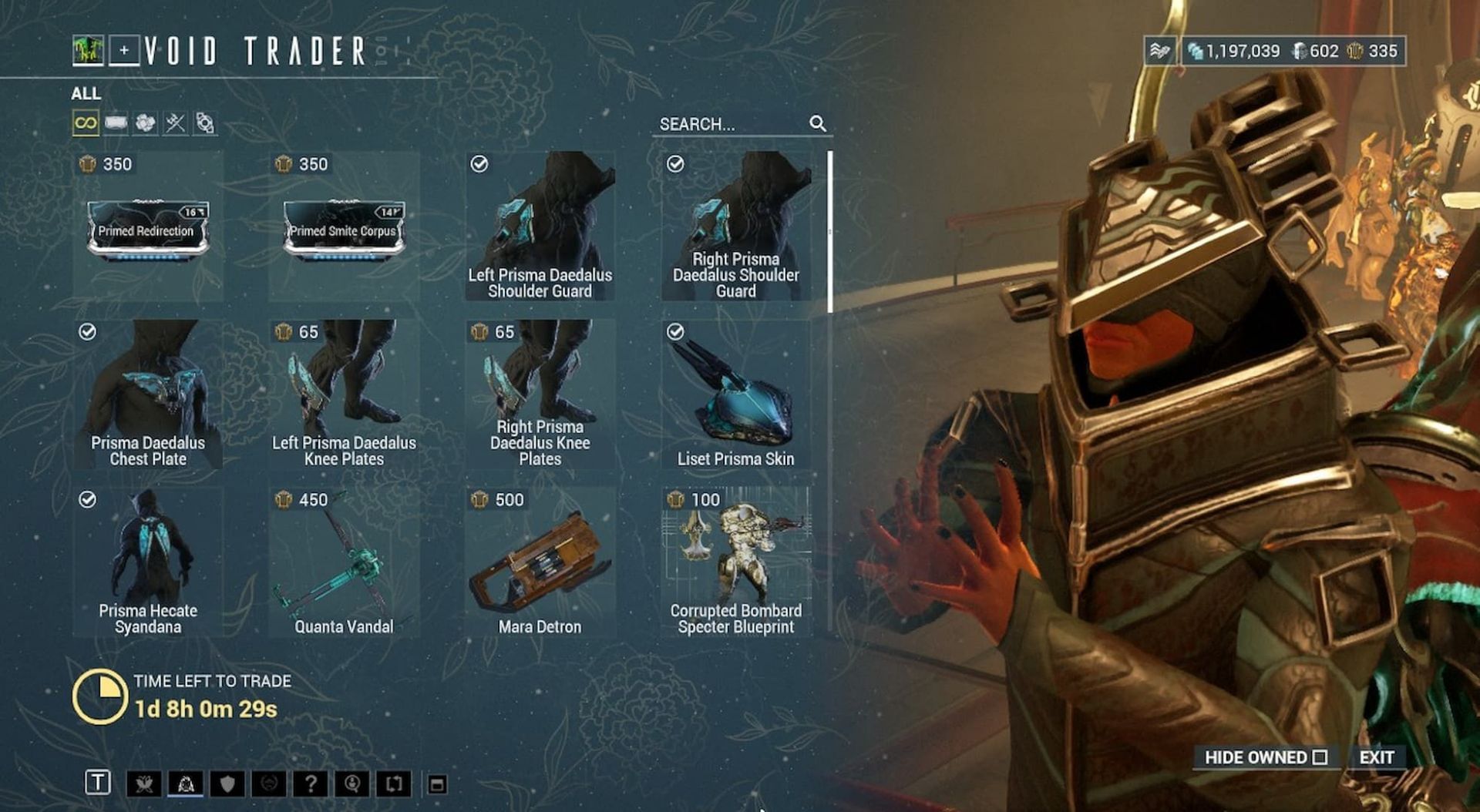1480x812 pixels.
Task: Select the shield icon in bottom toolbar
Action: coord(227,783)
